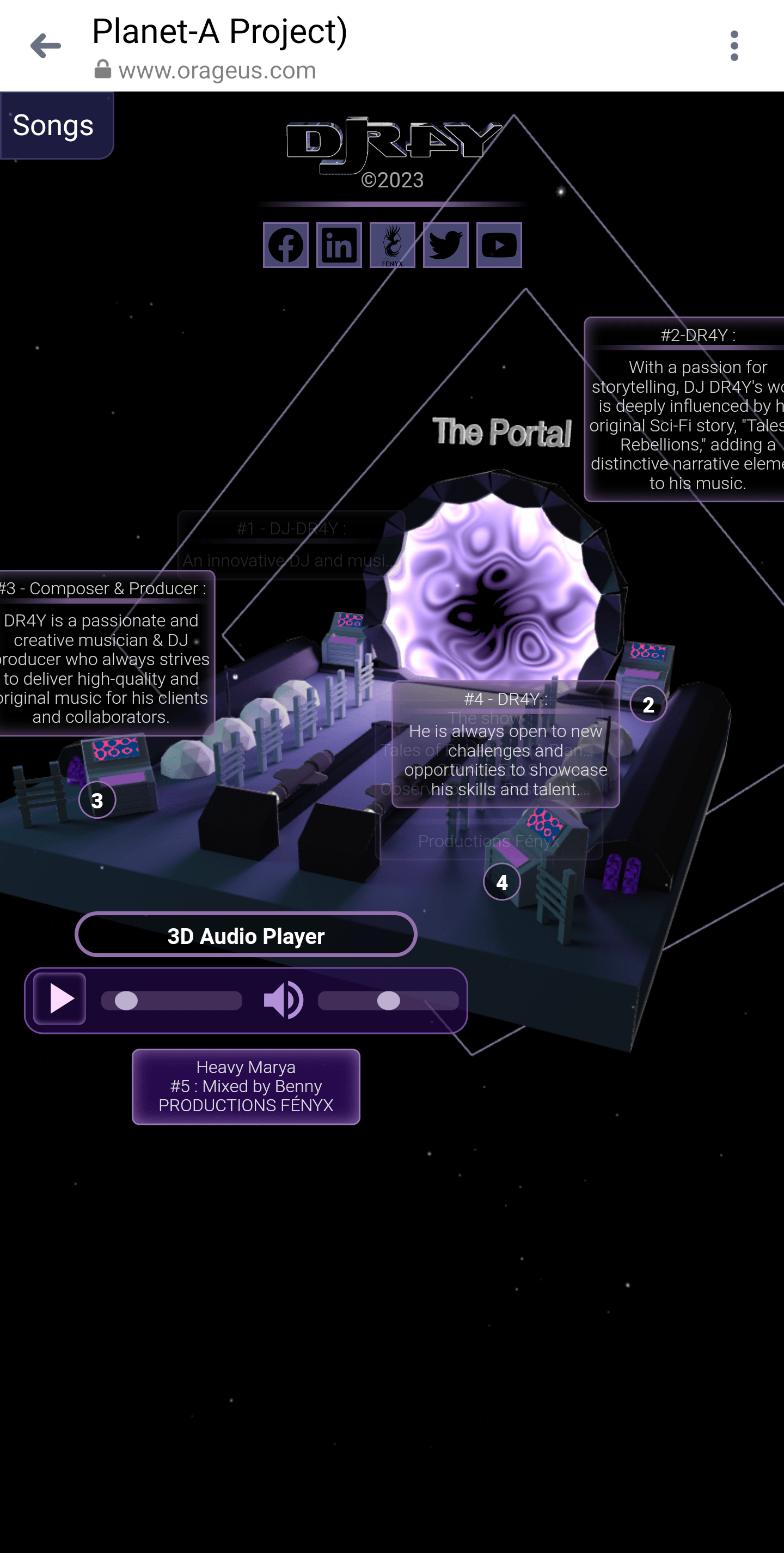Visit the Facebook page link
The width and height of the screenshot is (784, 1553).
[x=286, y=245]
